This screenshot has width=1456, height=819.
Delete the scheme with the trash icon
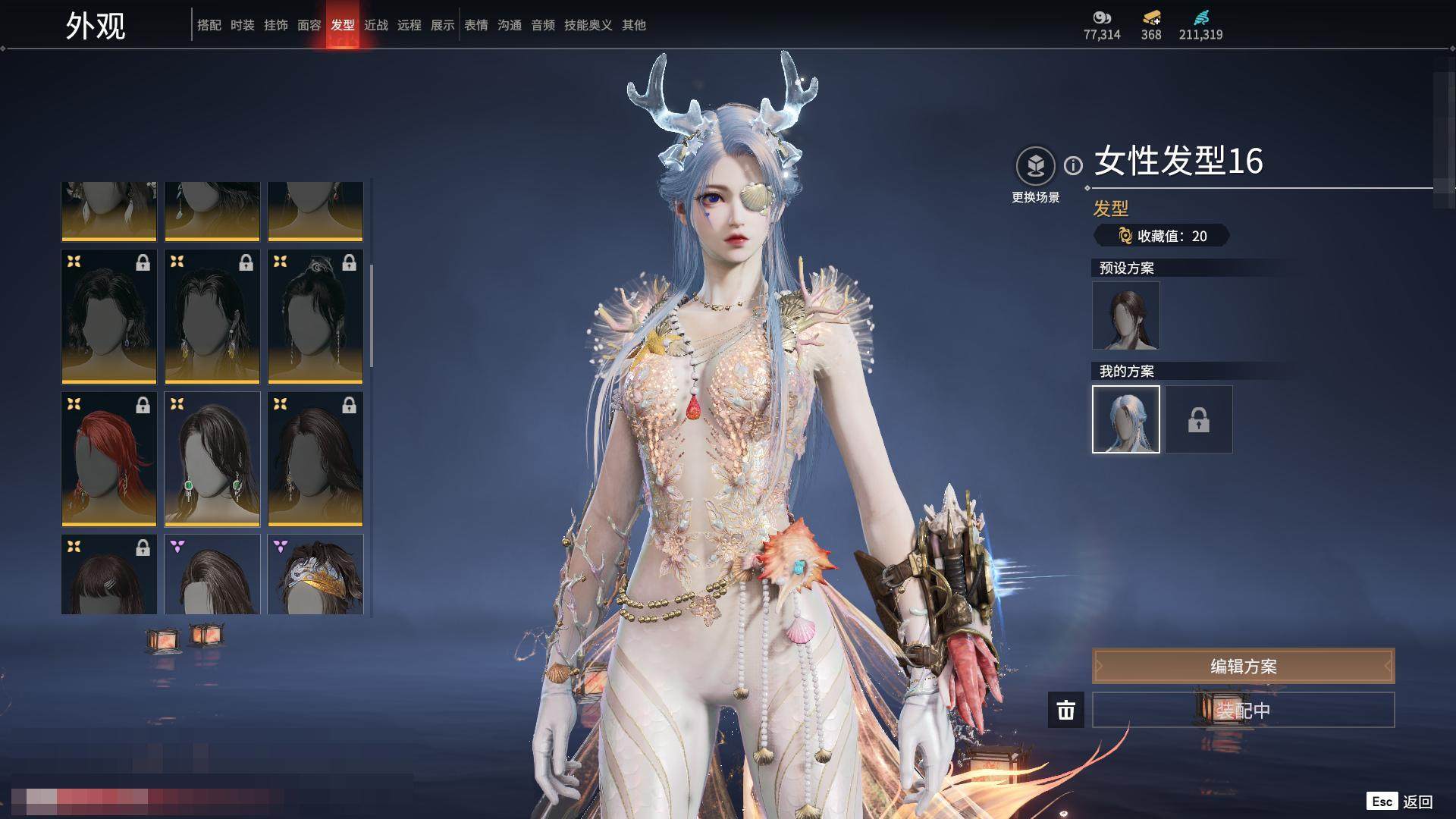[1065, 710]
